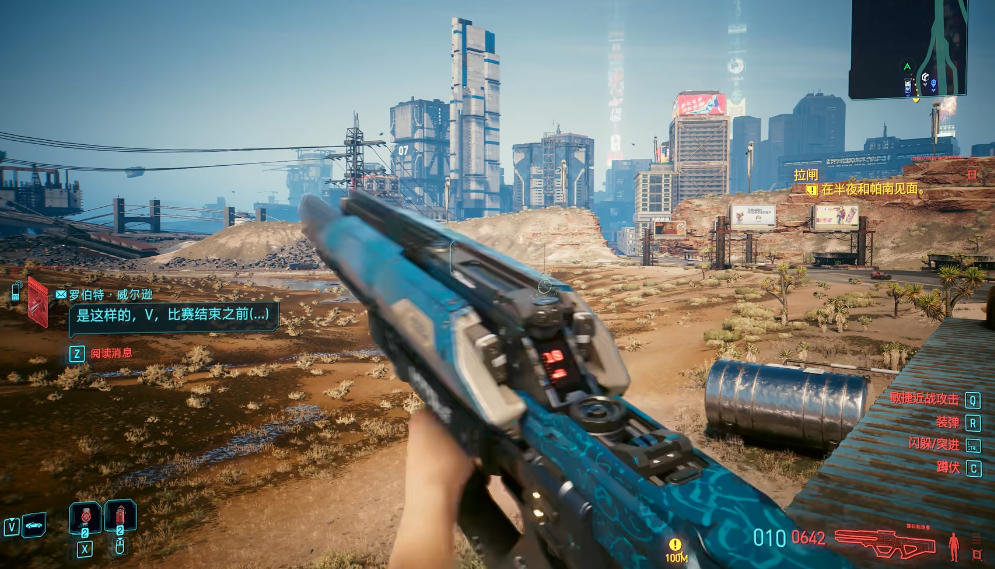Screen dimensions: 995x569
Task: Select the 100M yellow objective distance marker
Action: (676, 548)
